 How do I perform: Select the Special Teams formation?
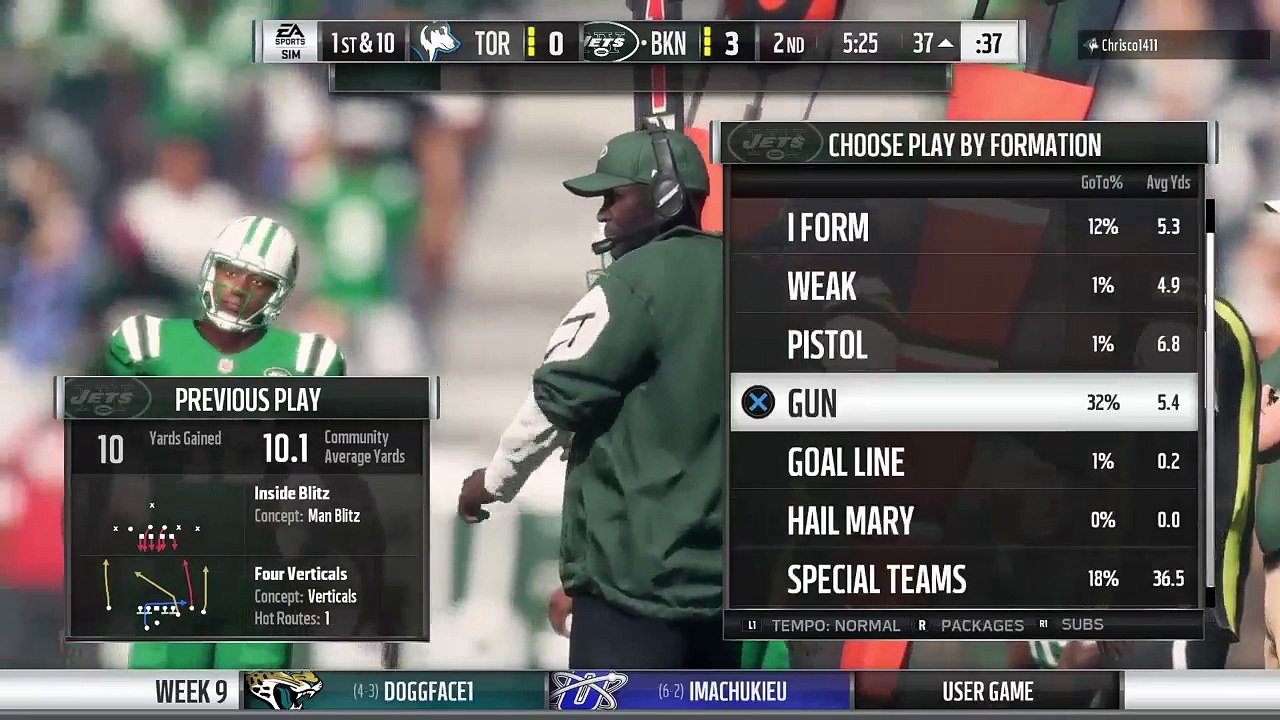pos(963,579)
